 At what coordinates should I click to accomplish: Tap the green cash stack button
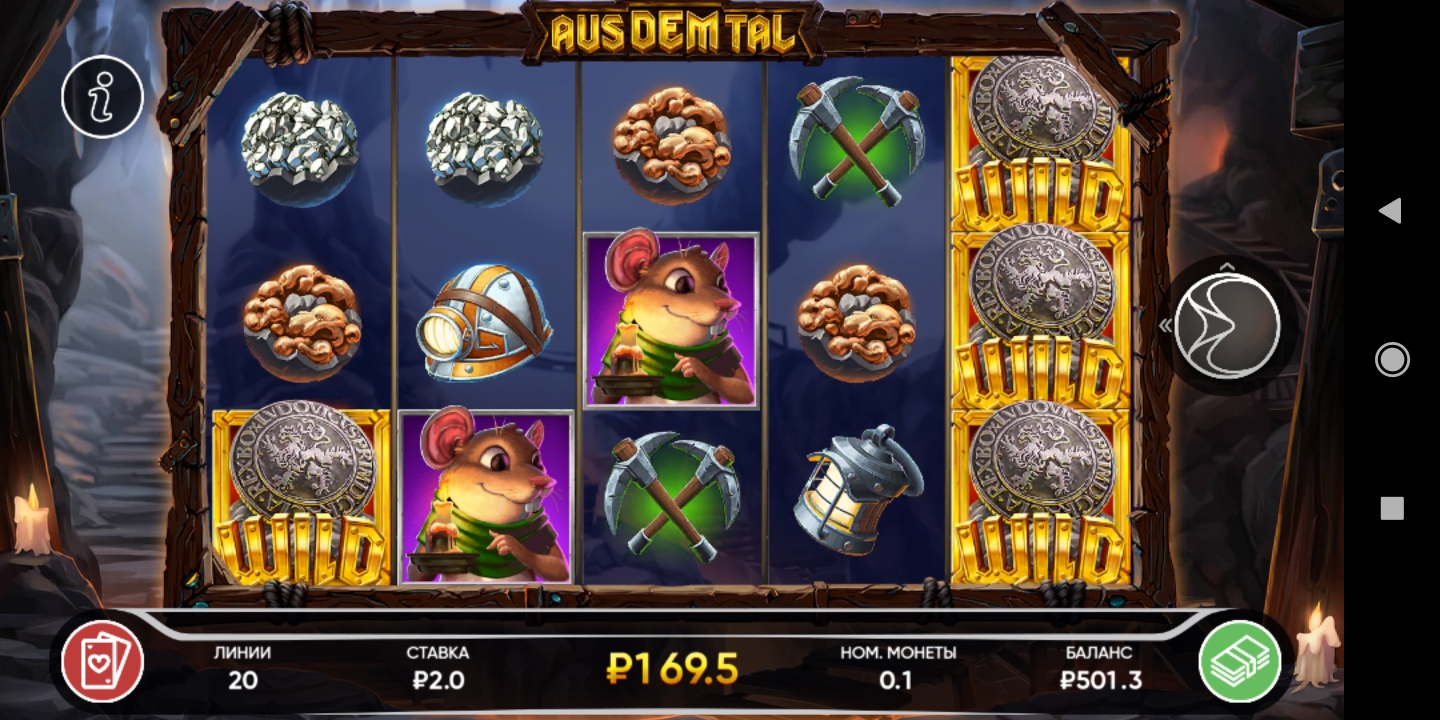[x=1240, y=661]
